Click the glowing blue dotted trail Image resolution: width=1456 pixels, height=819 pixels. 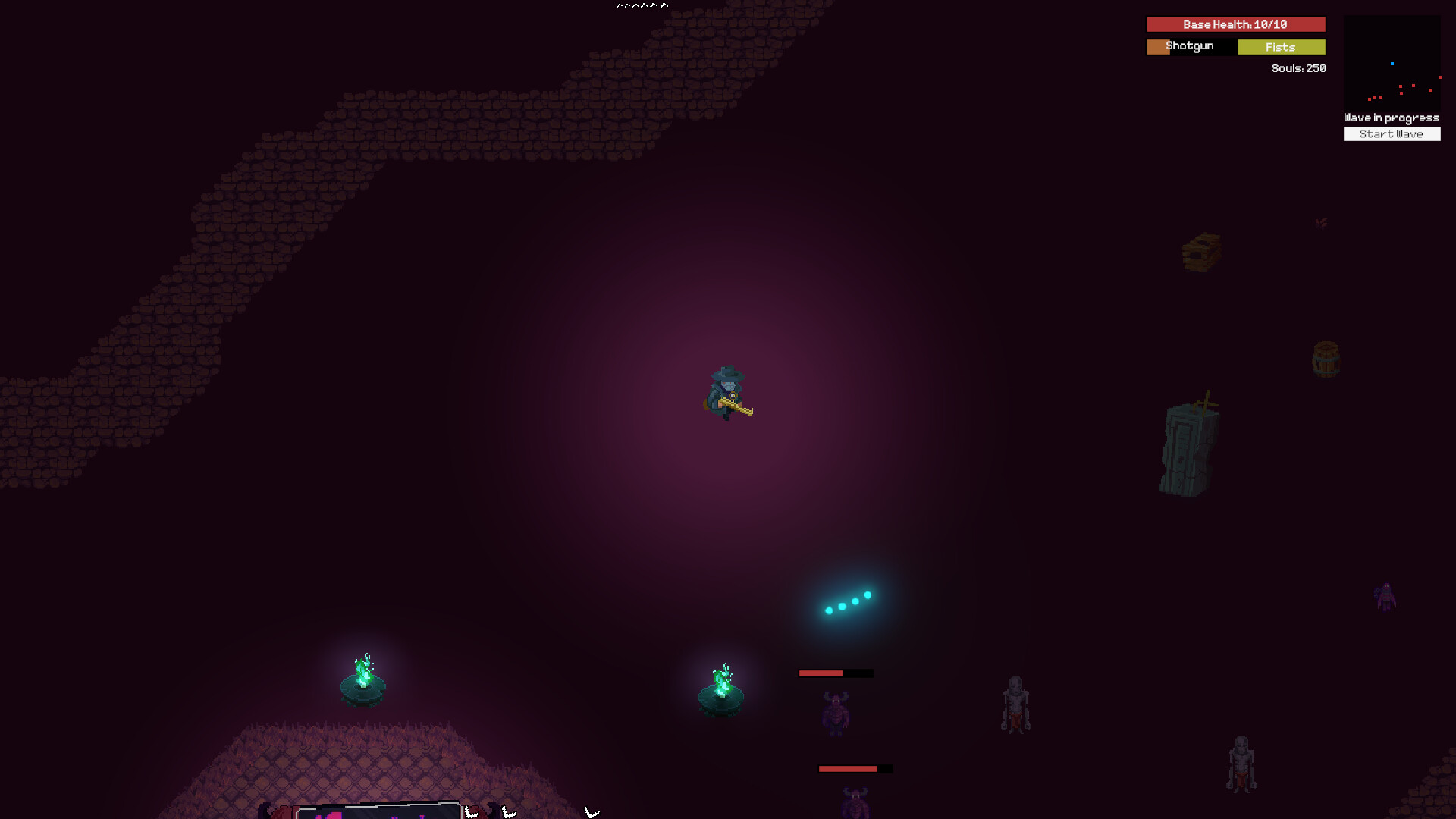pos(849,601)
